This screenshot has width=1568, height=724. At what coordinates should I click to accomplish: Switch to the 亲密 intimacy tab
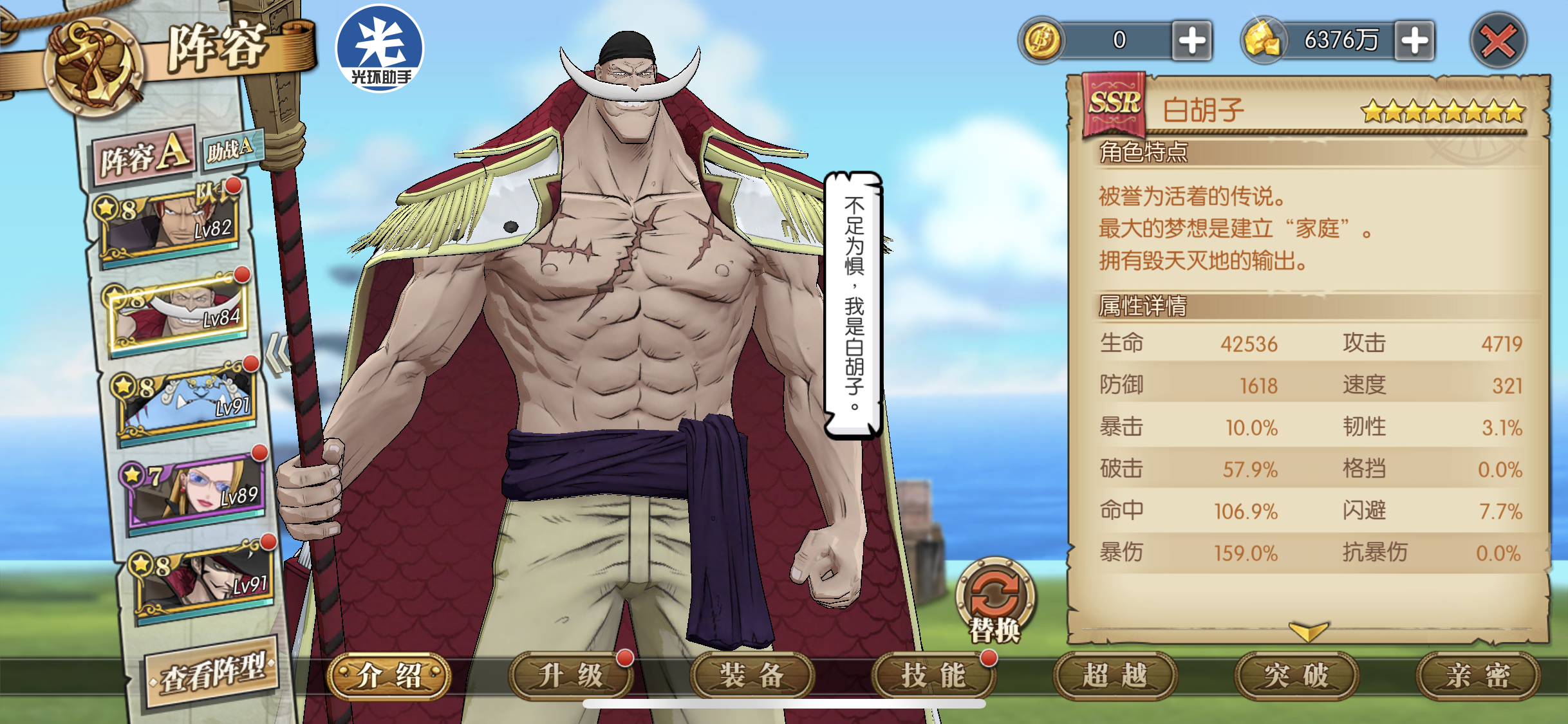pos(1478,676)
